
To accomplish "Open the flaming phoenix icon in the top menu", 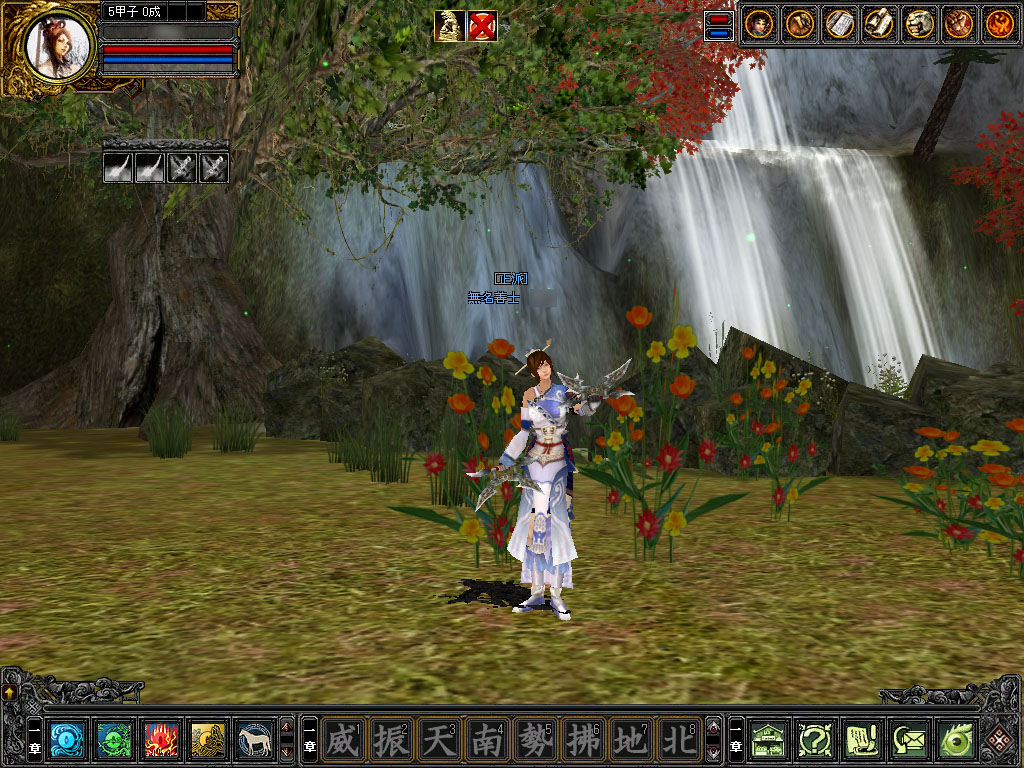I will coord(999,24).
